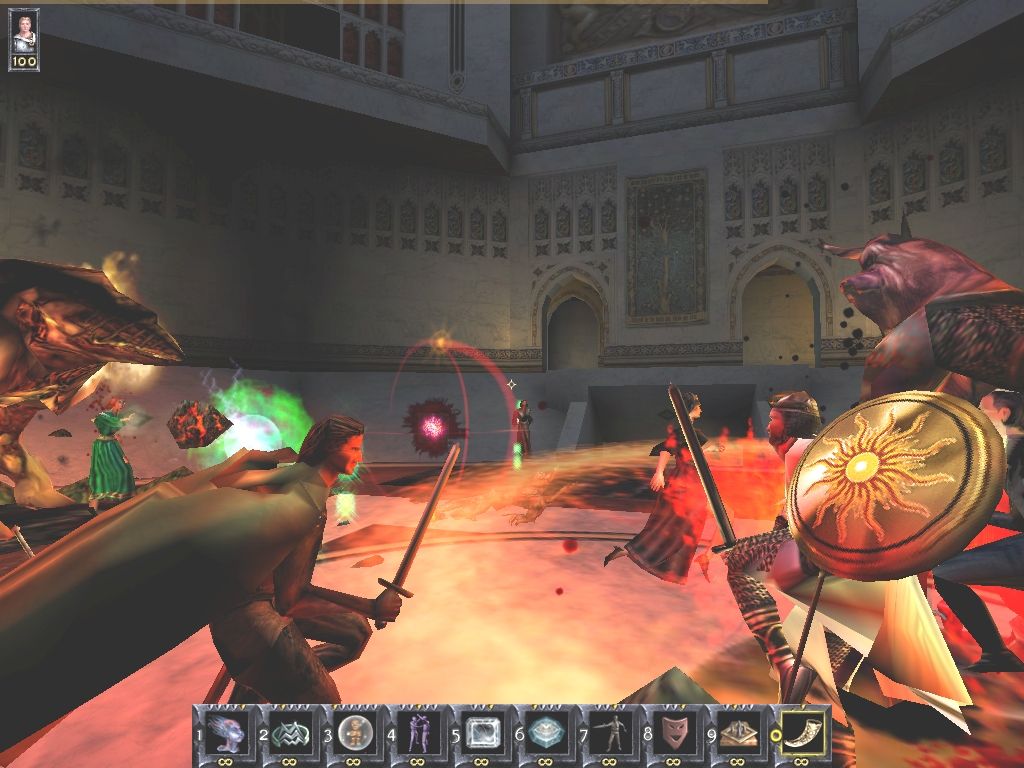Choose the highlighted horn item slot
The image size is (1024, 768).
tap(803, 733)
